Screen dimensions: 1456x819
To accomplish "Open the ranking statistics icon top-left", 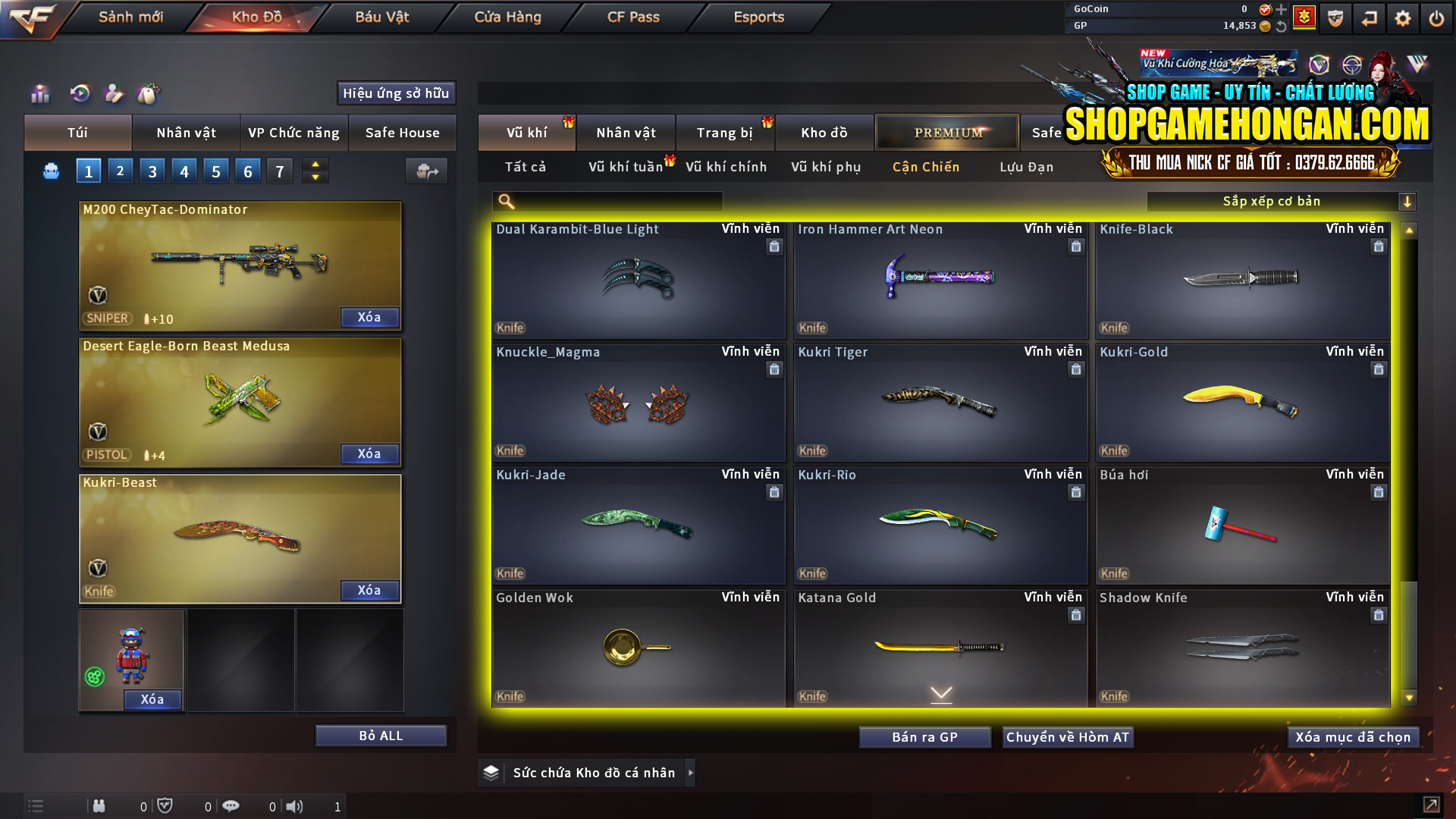I will pos(39,94).
